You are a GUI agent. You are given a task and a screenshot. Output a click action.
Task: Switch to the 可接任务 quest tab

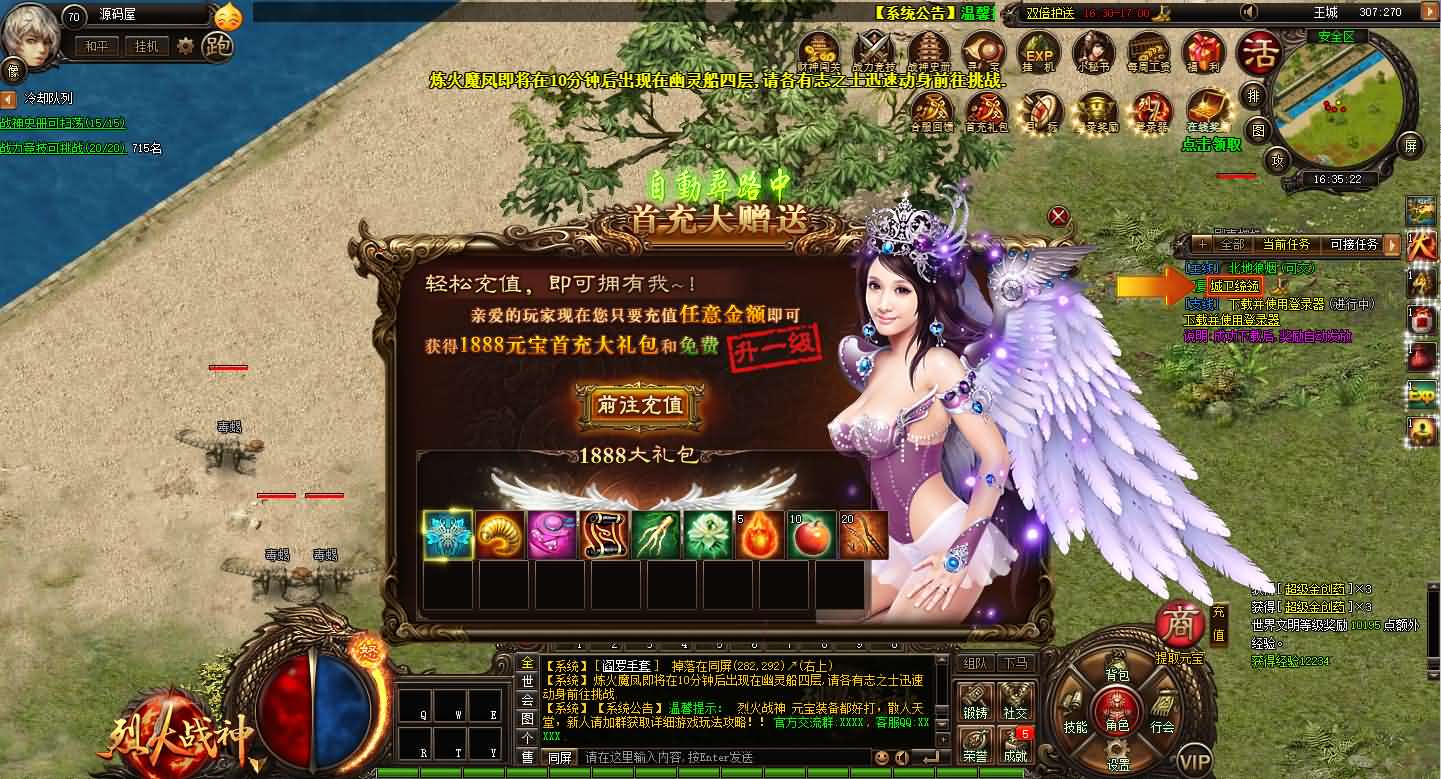(x=1354, y=244)
